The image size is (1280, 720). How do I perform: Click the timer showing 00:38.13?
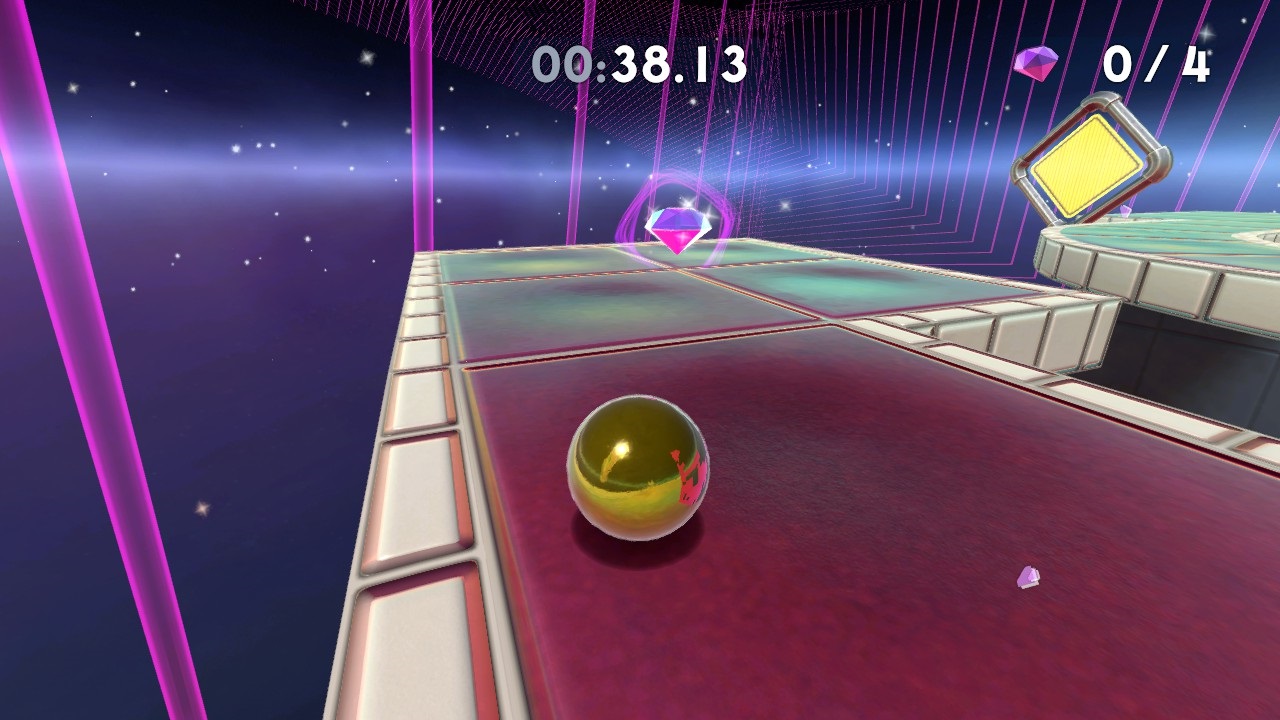[640, 63]
